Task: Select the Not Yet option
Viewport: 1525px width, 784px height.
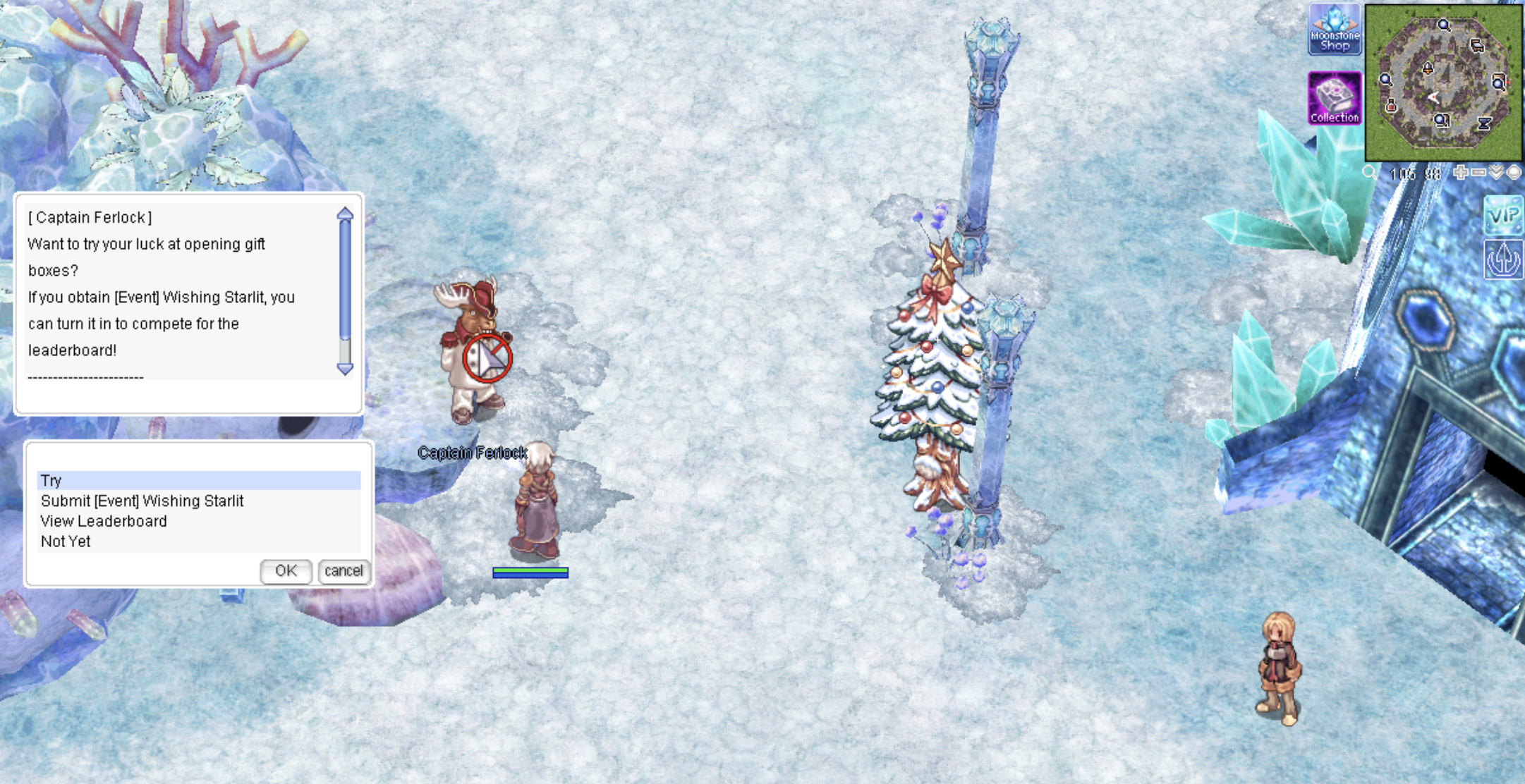Action: [66, 541]
